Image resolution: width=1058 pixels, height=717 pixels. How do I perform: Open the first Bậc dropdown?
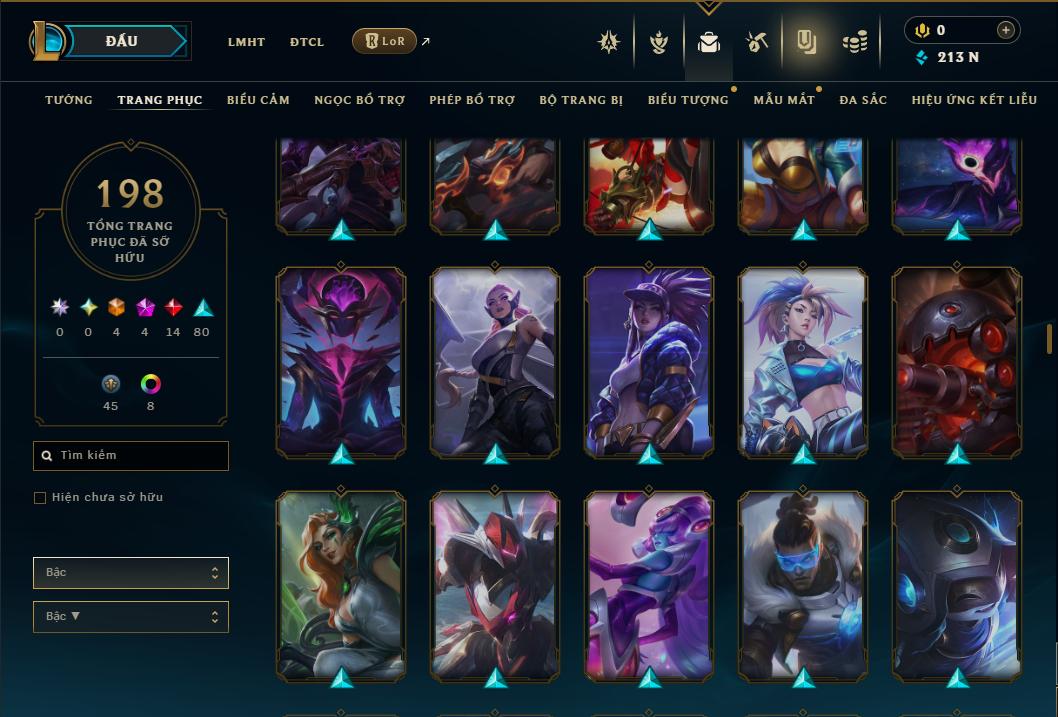131,573
